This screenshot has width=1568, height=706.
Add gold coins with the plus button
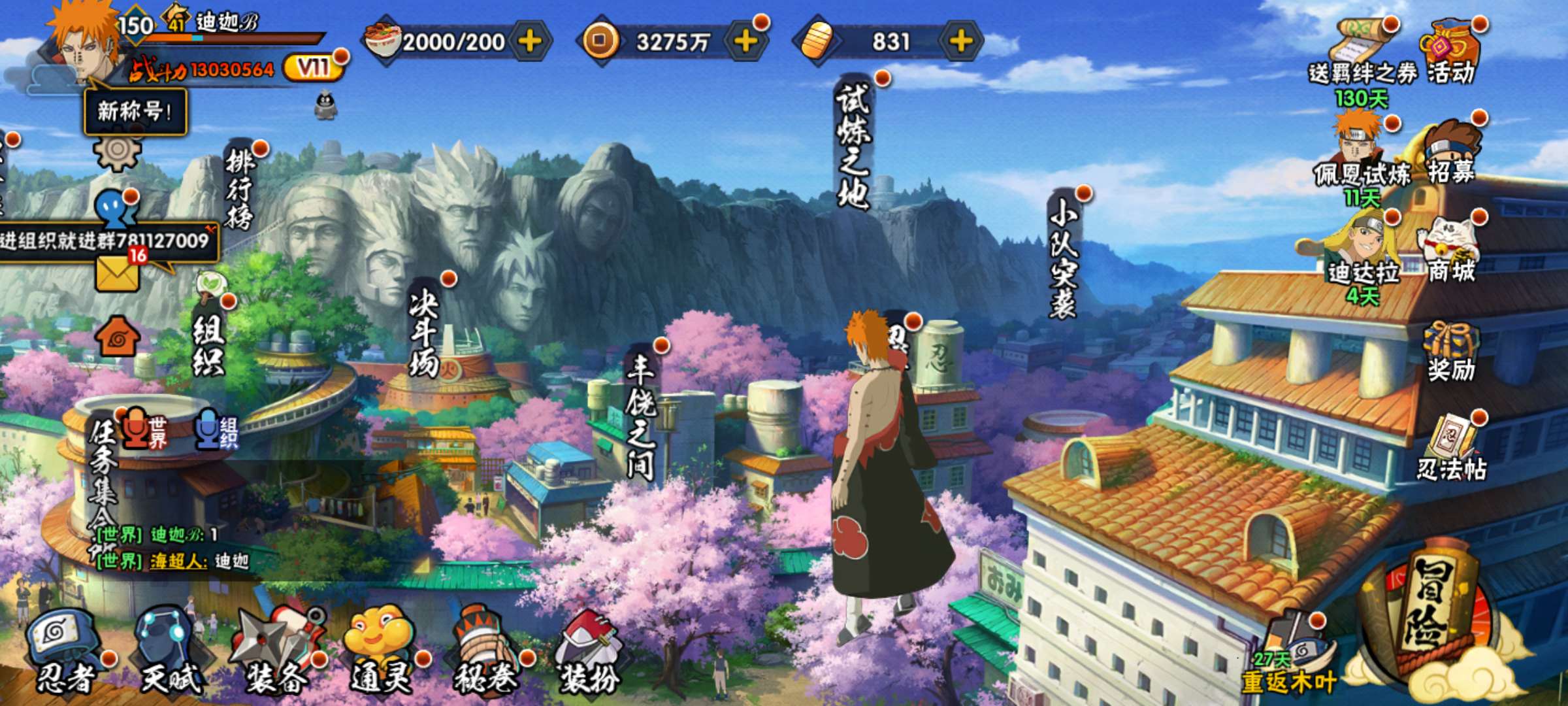click(745, 42)
